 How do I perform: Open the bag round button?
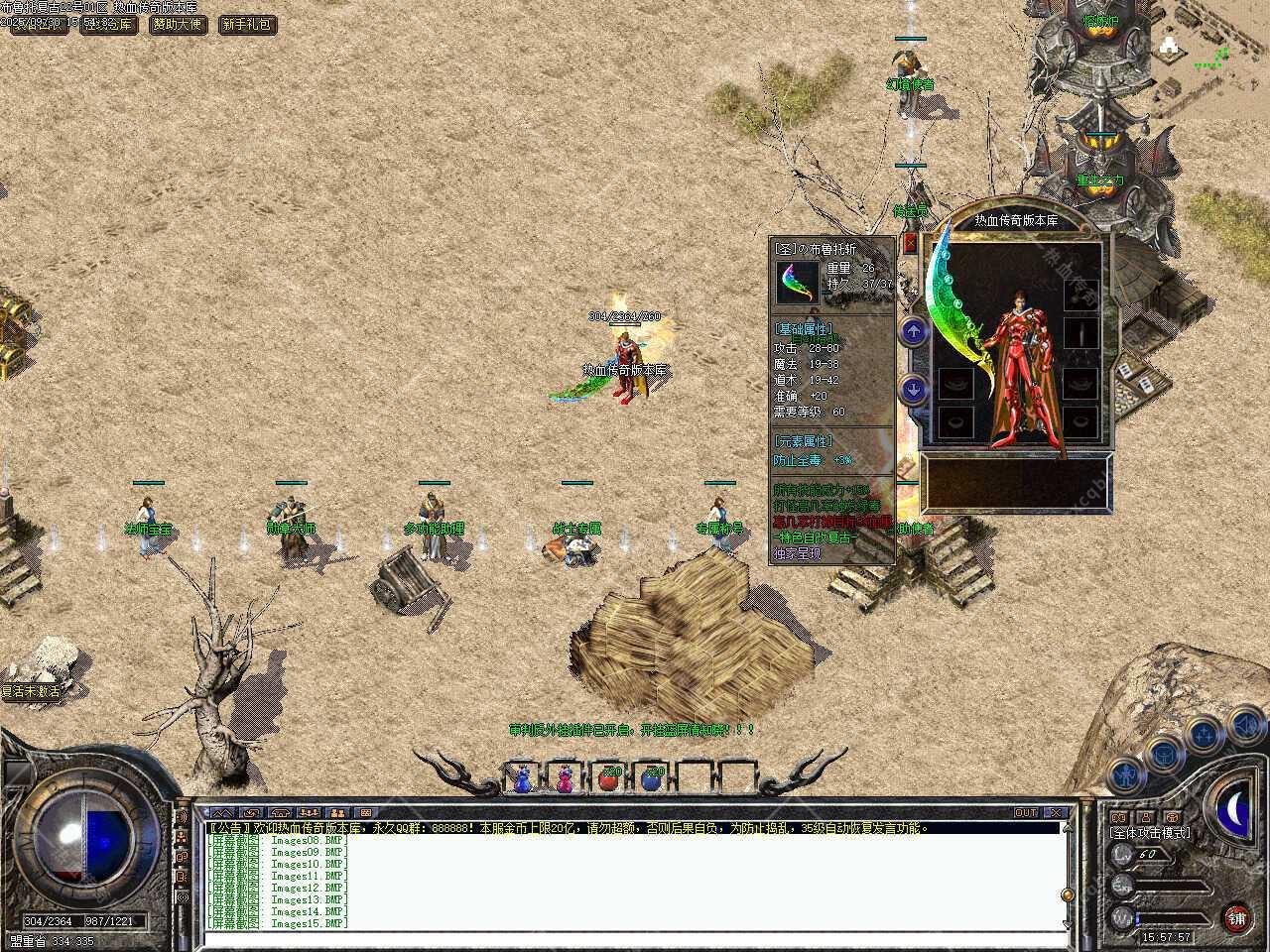pyautogui.click(x=1164, y=754)
